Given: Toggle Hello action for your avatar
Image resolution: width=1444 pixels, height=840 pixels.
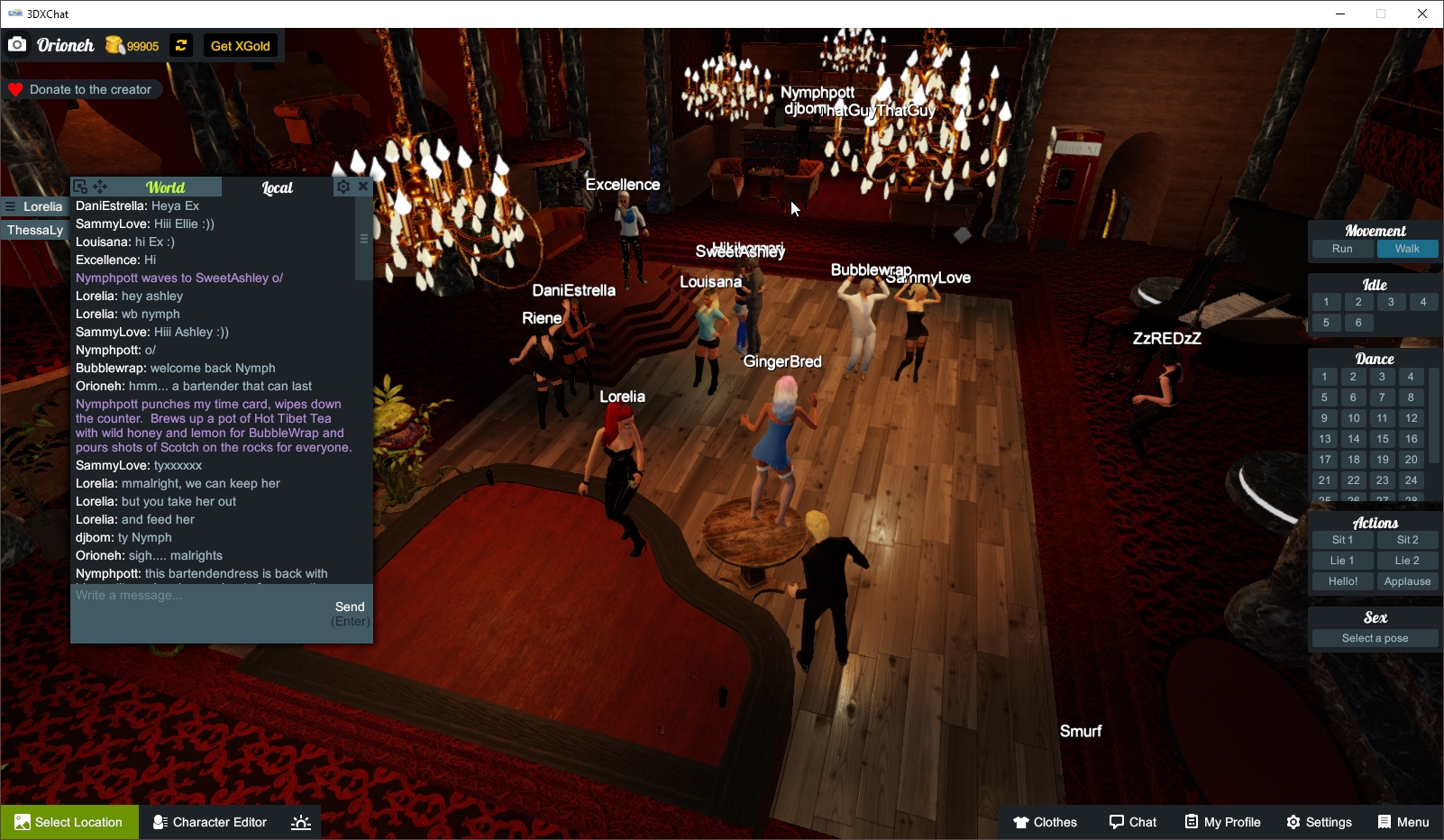Looking at the screenshot, I should click(x=1343, y=580).
